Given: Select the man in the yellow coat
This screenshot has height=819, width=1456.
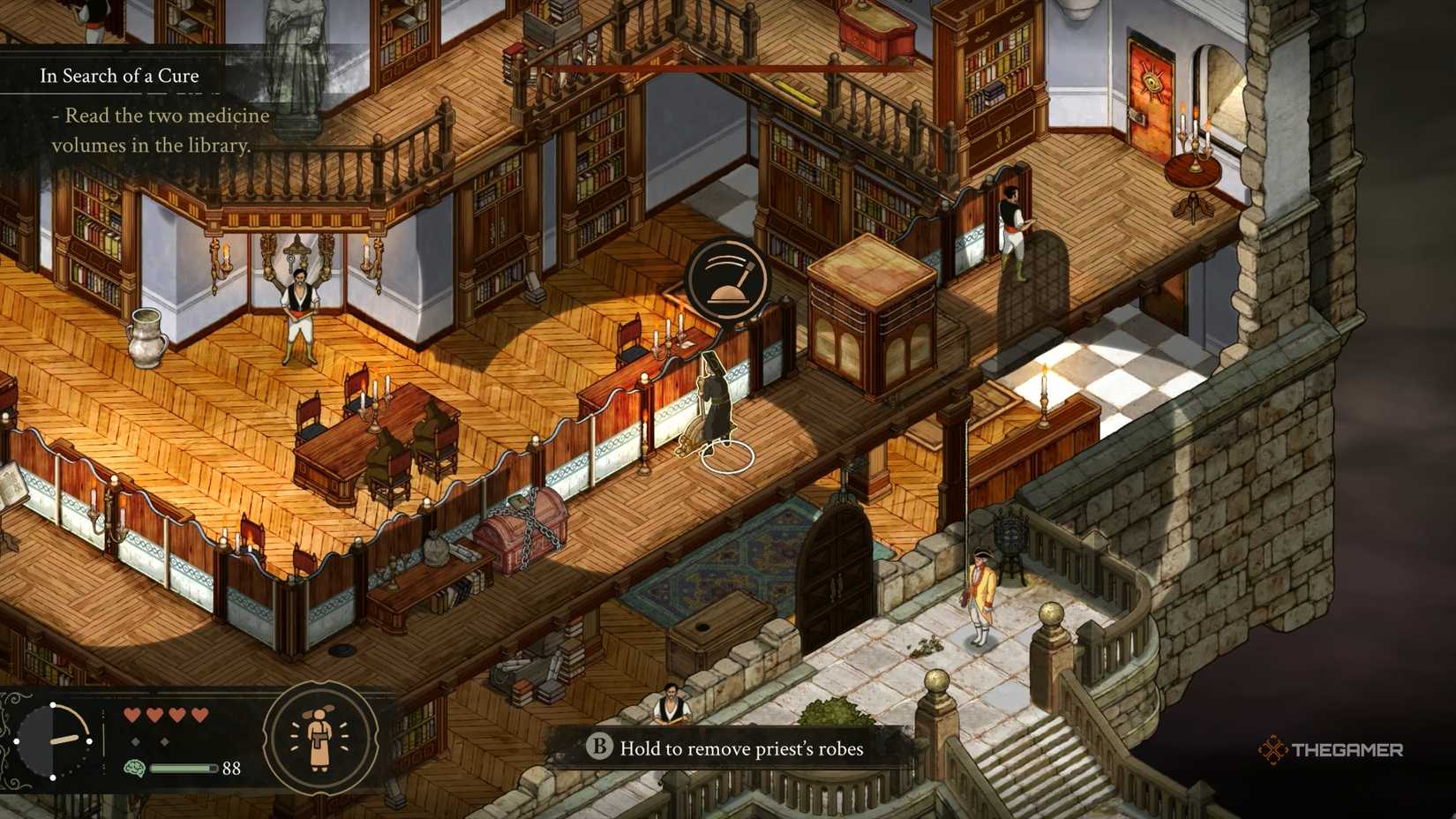Looking at the screenshot, I should (982, 591).
